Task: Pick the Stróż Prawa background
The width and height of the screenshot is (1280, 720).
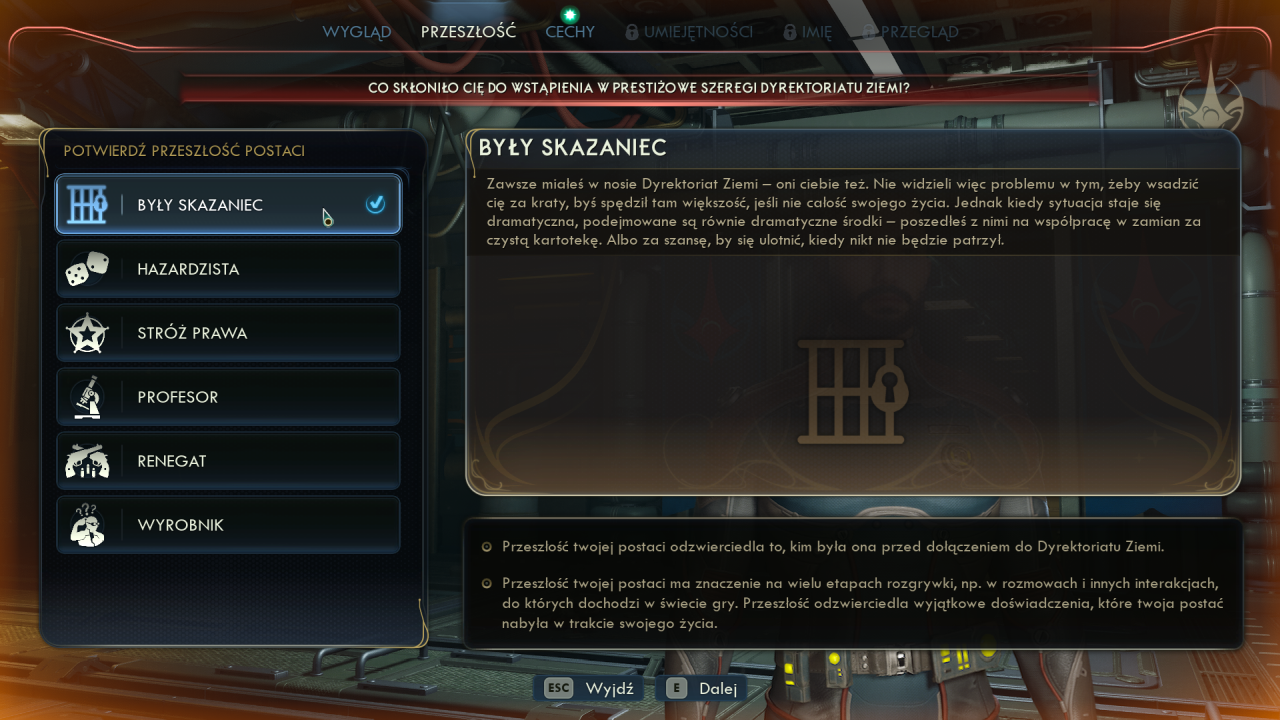Action: tap(228, 333)
